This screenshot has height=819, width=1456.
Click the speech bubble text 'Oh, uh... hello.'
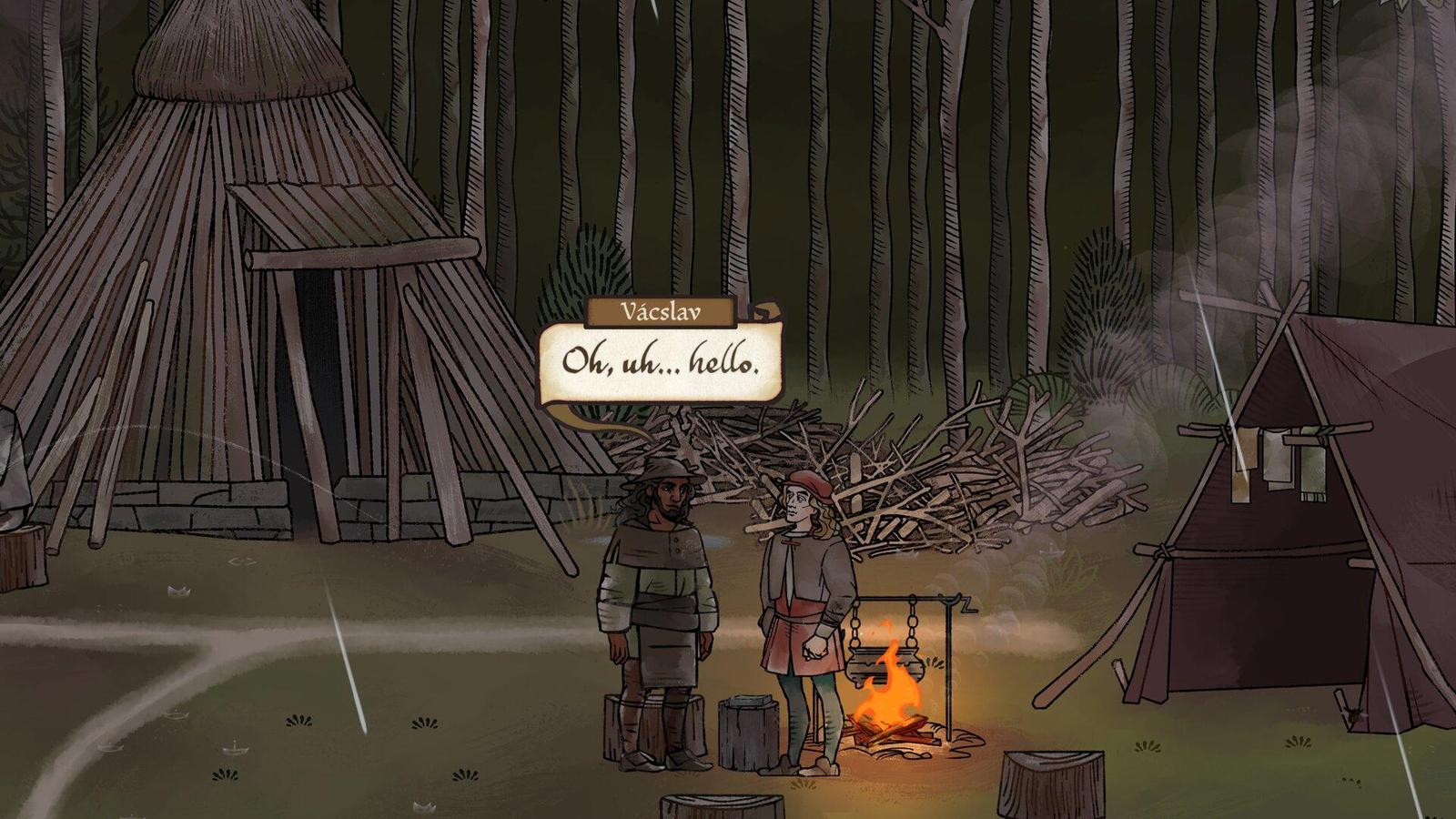tap(662, 362)
